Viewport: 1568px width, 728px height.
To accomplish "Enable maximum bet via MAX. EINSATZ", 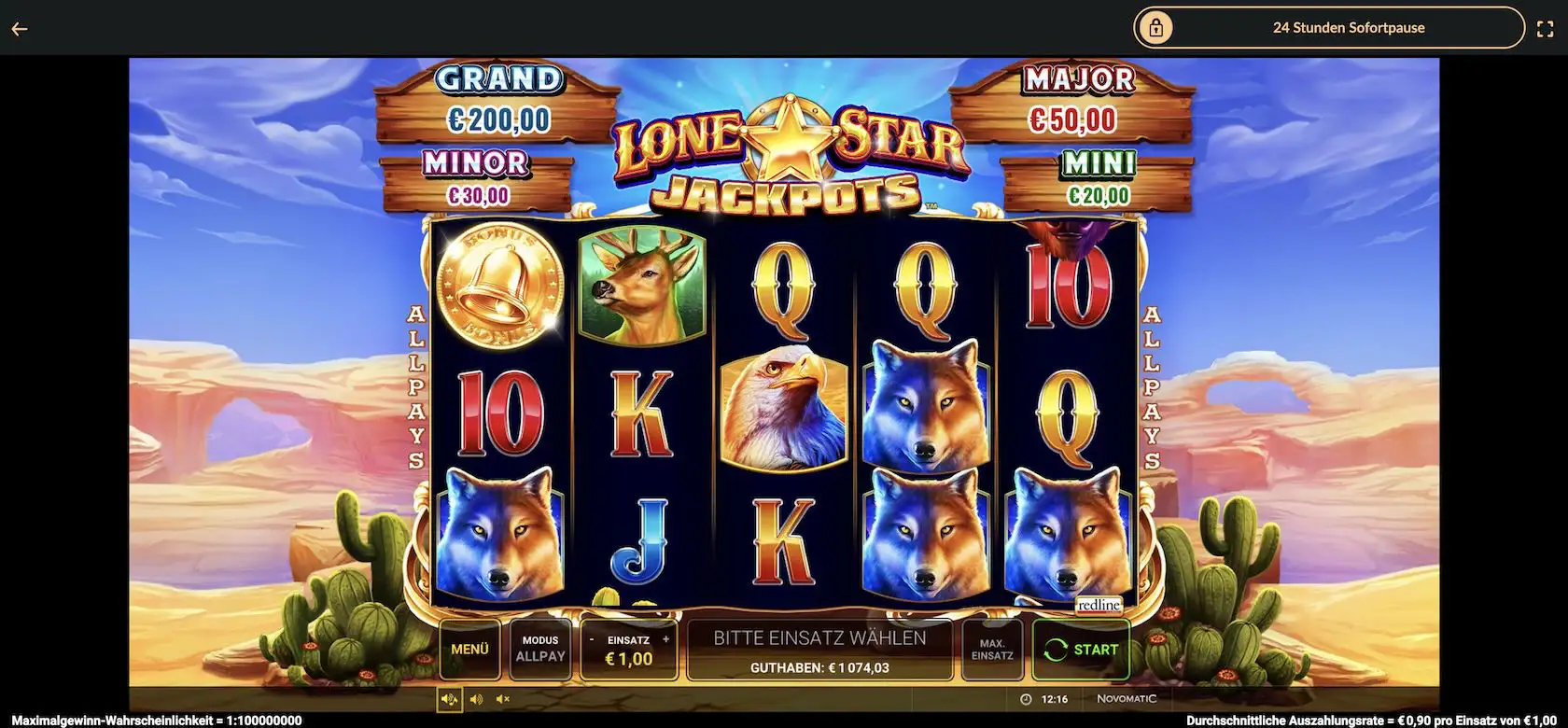I will click(x=991, y=648).
